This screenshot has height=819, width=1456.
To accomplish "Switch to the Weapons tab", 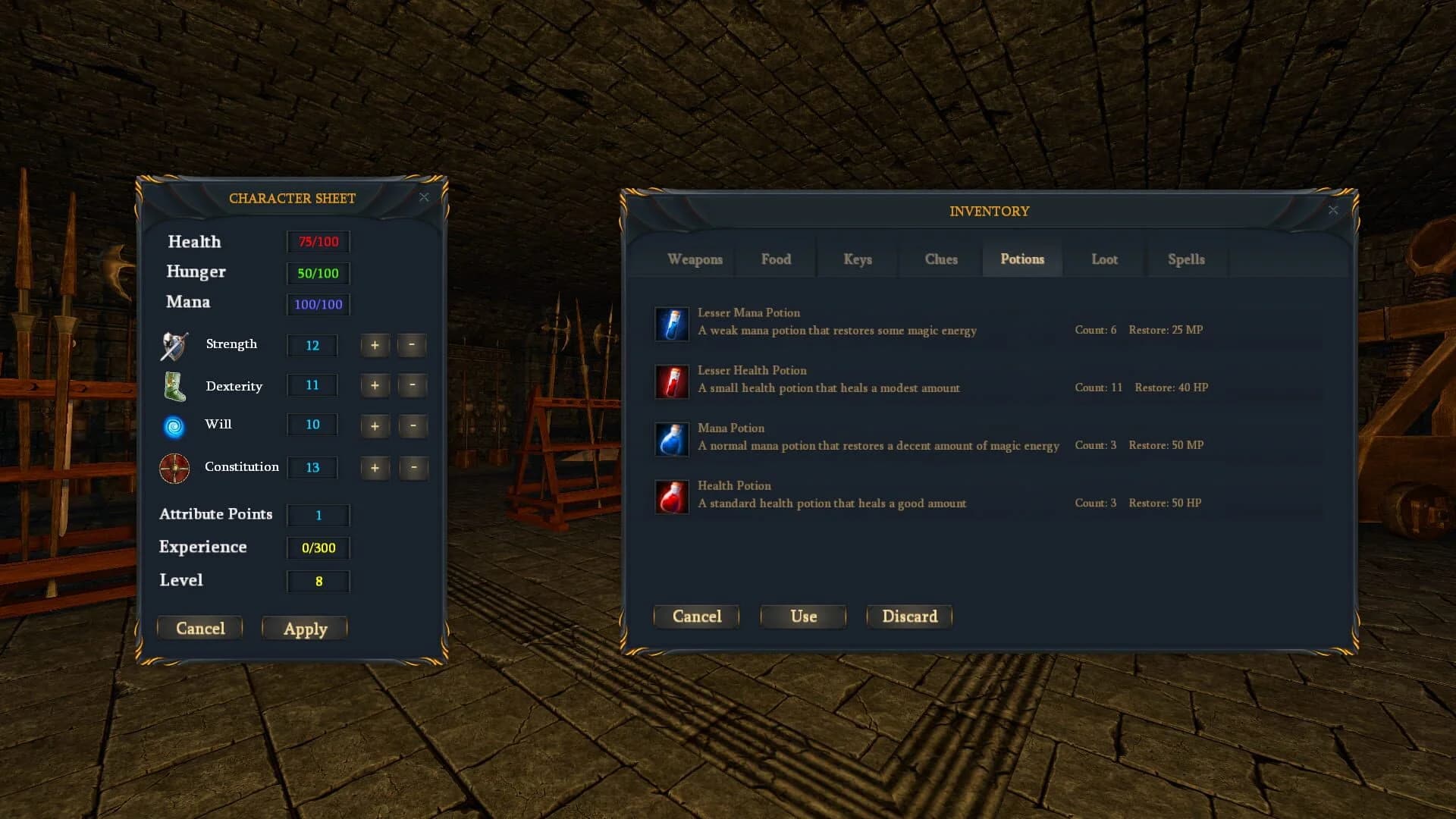I will [x=695, y=259].
